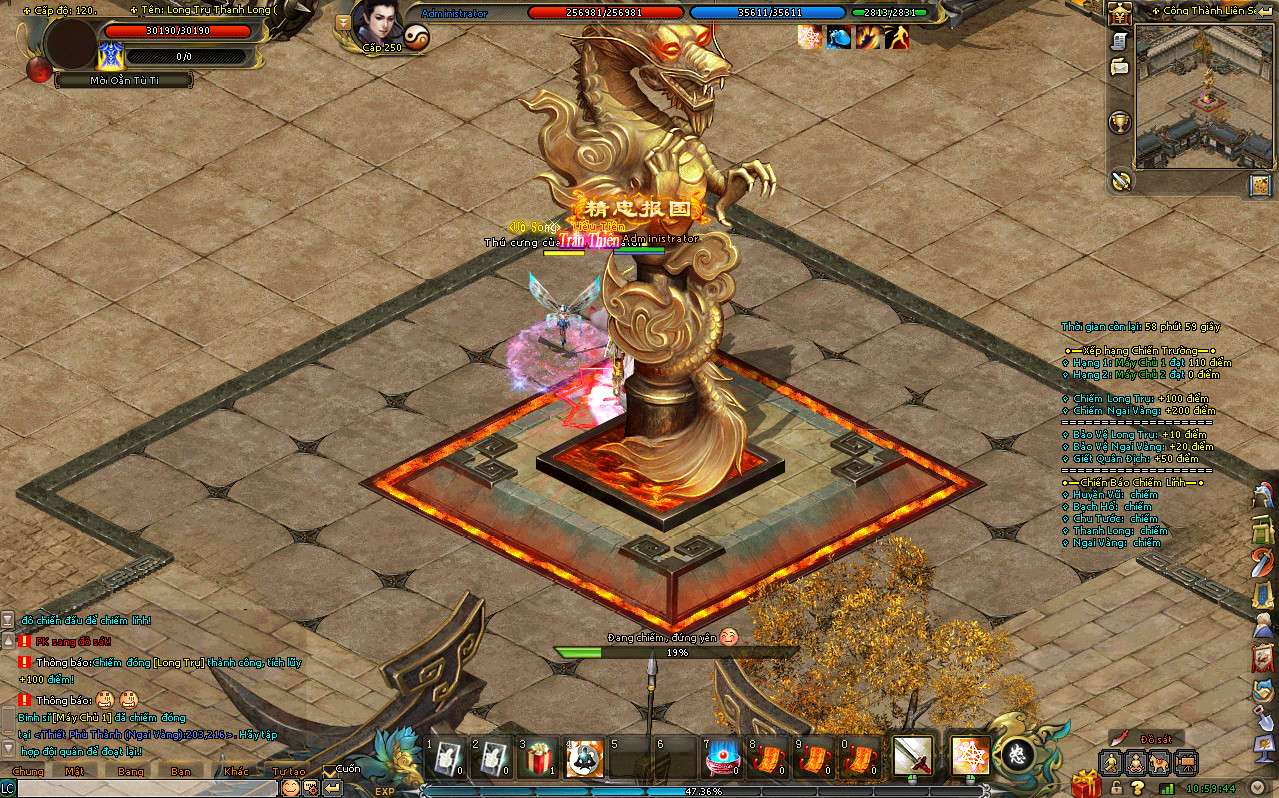Image resolution: width=1279 pixels, height=798 pixels.
Task: Open the mail envelope icon
Action: (1119, 67)
